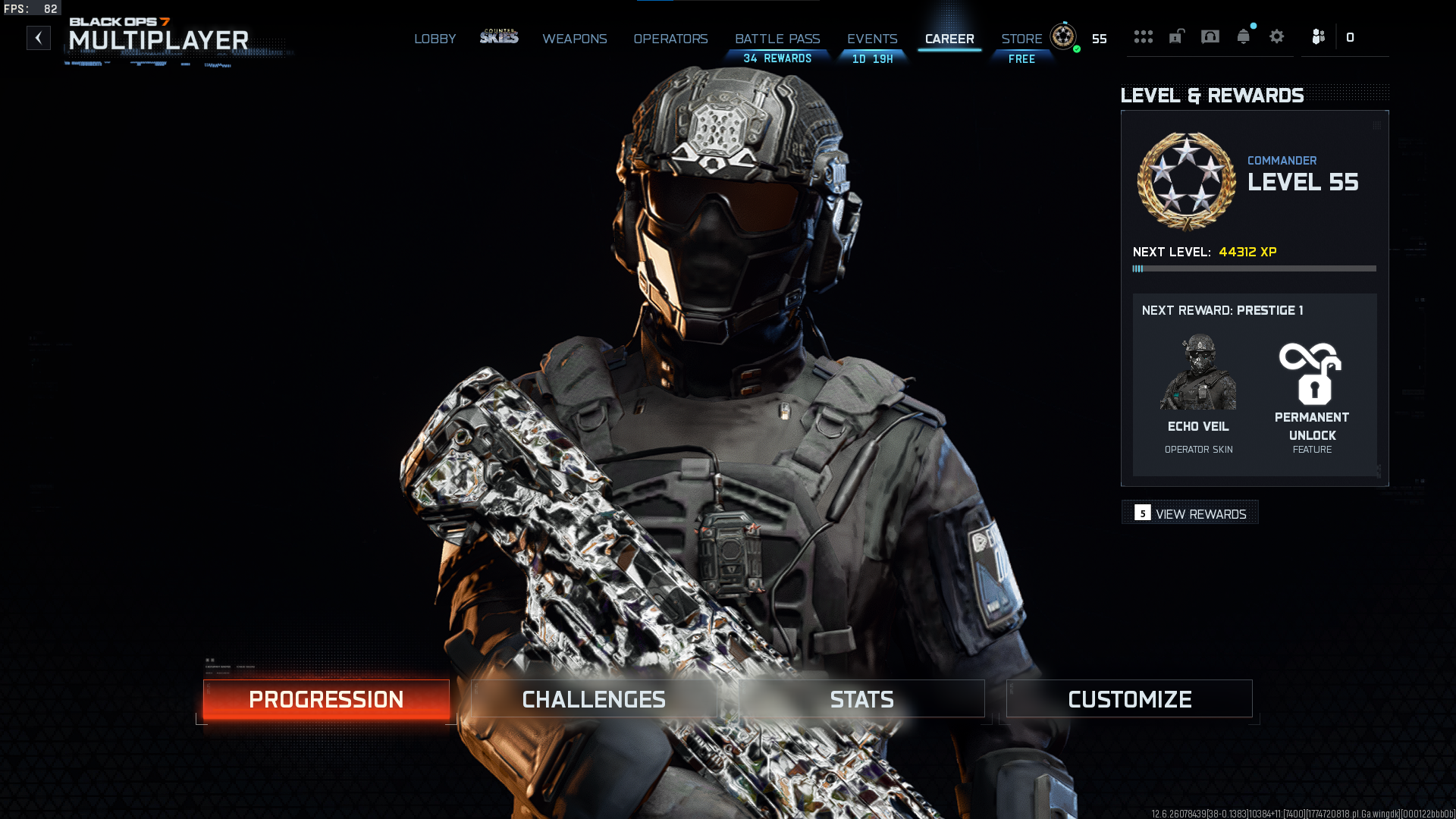This screenshot has width=1456, height=819.
Task: Click View Rewards button
Action: tap(1190, 513)
